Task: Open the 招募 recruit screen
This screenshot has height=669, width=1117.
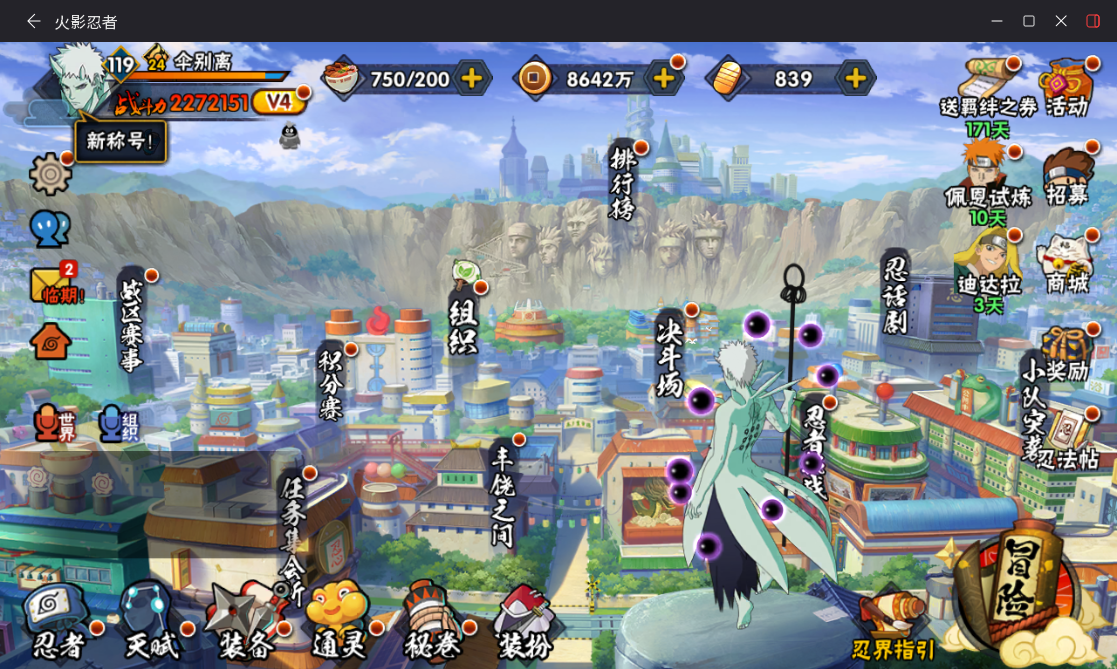Action: (x=1067, y=178)
